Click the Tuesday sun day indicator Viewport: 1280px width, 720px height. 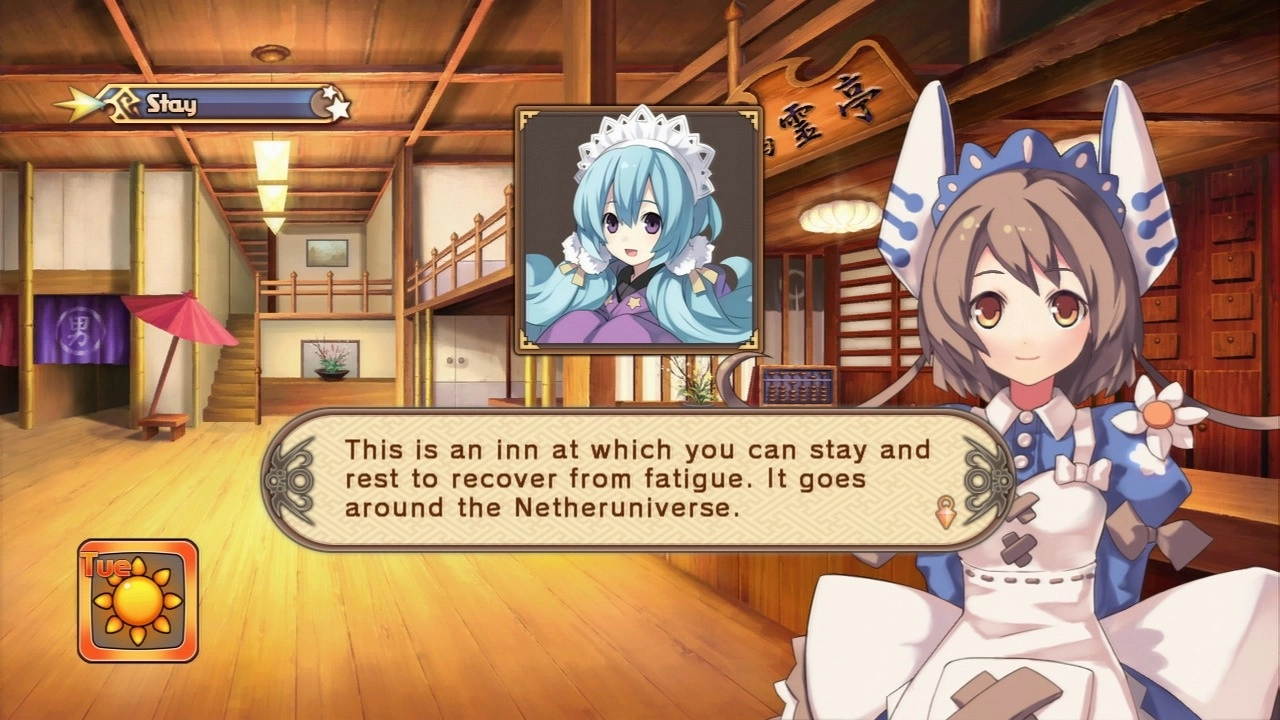click(x=138, y=601)
